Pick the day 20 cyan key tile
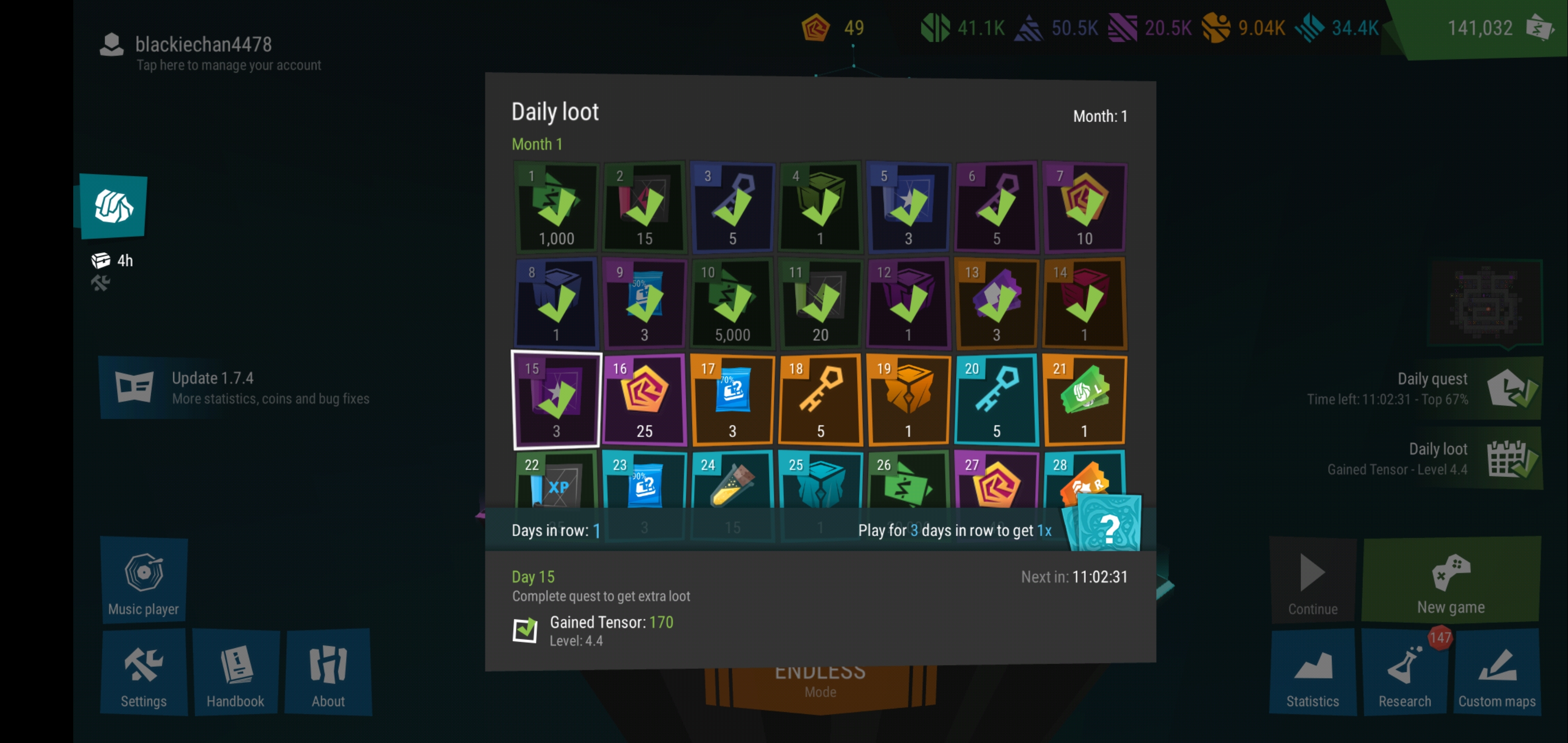The height and width of the screenshot is (743, 1568). click(x=996, y=399)
